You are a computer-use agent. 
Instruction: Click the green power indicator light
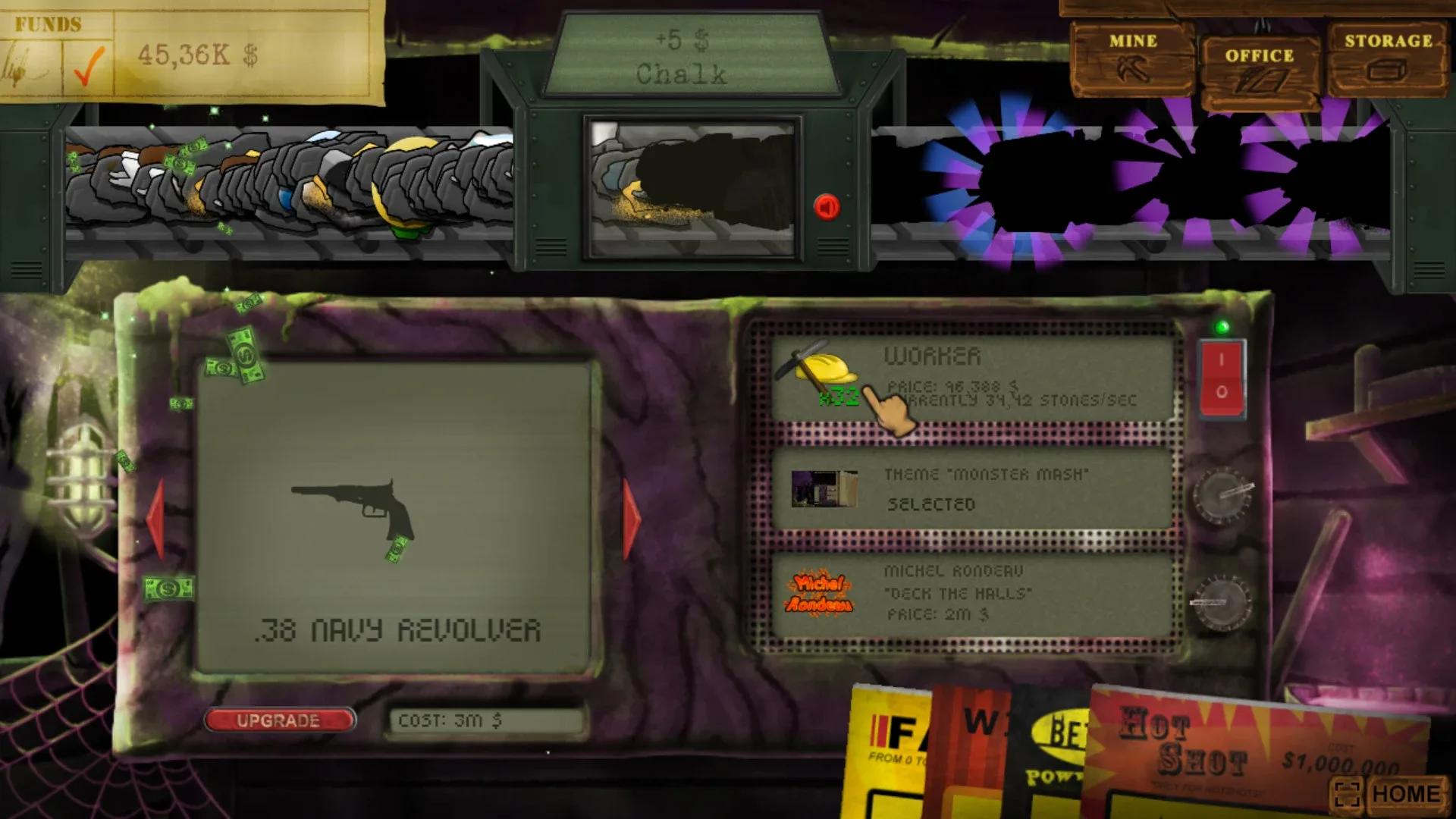[1222, 328]
